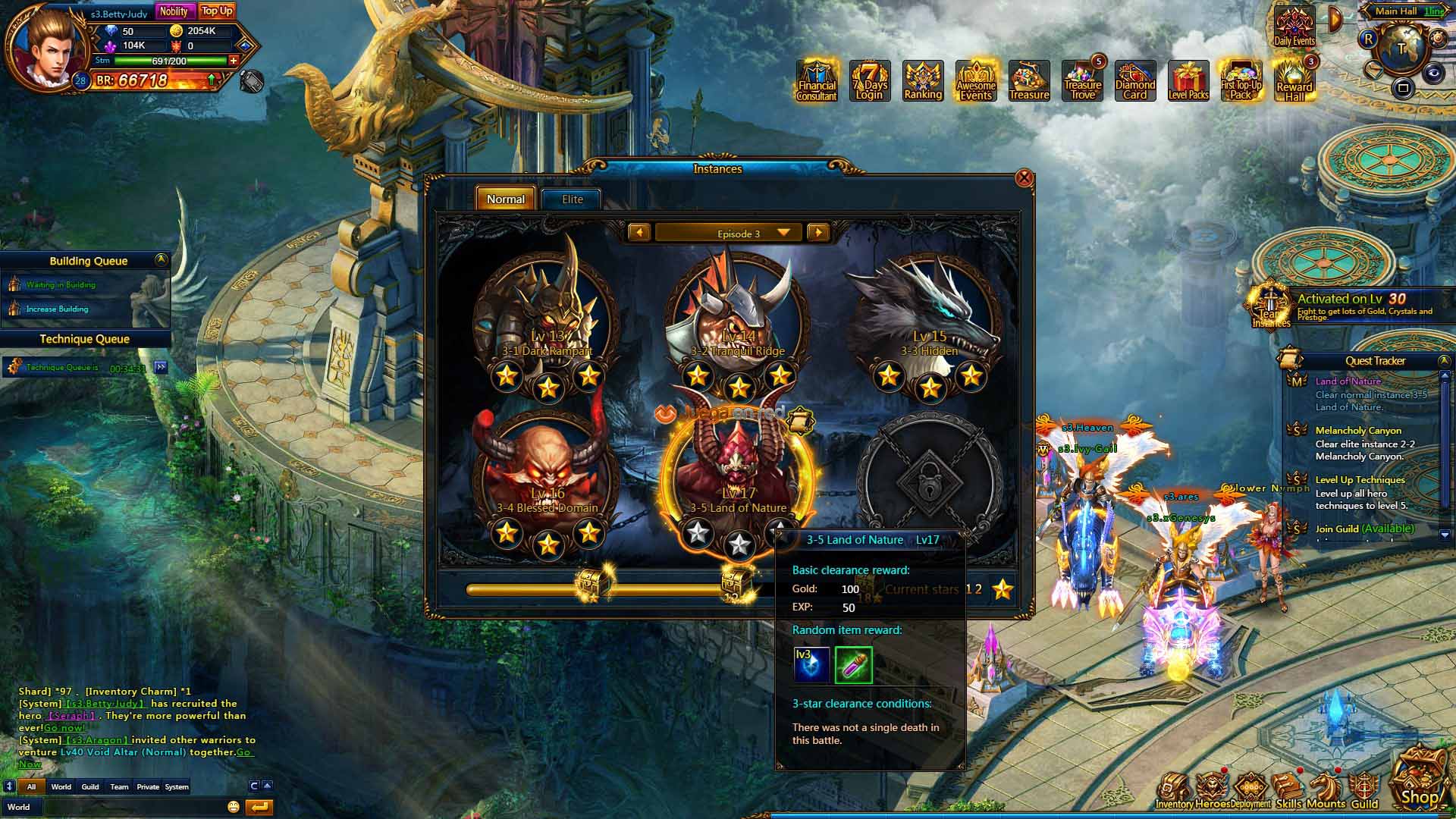This screenshot has width=1456, height=819.
Task: Go to the previous episode arrow
Action: (x=639, y=233)
